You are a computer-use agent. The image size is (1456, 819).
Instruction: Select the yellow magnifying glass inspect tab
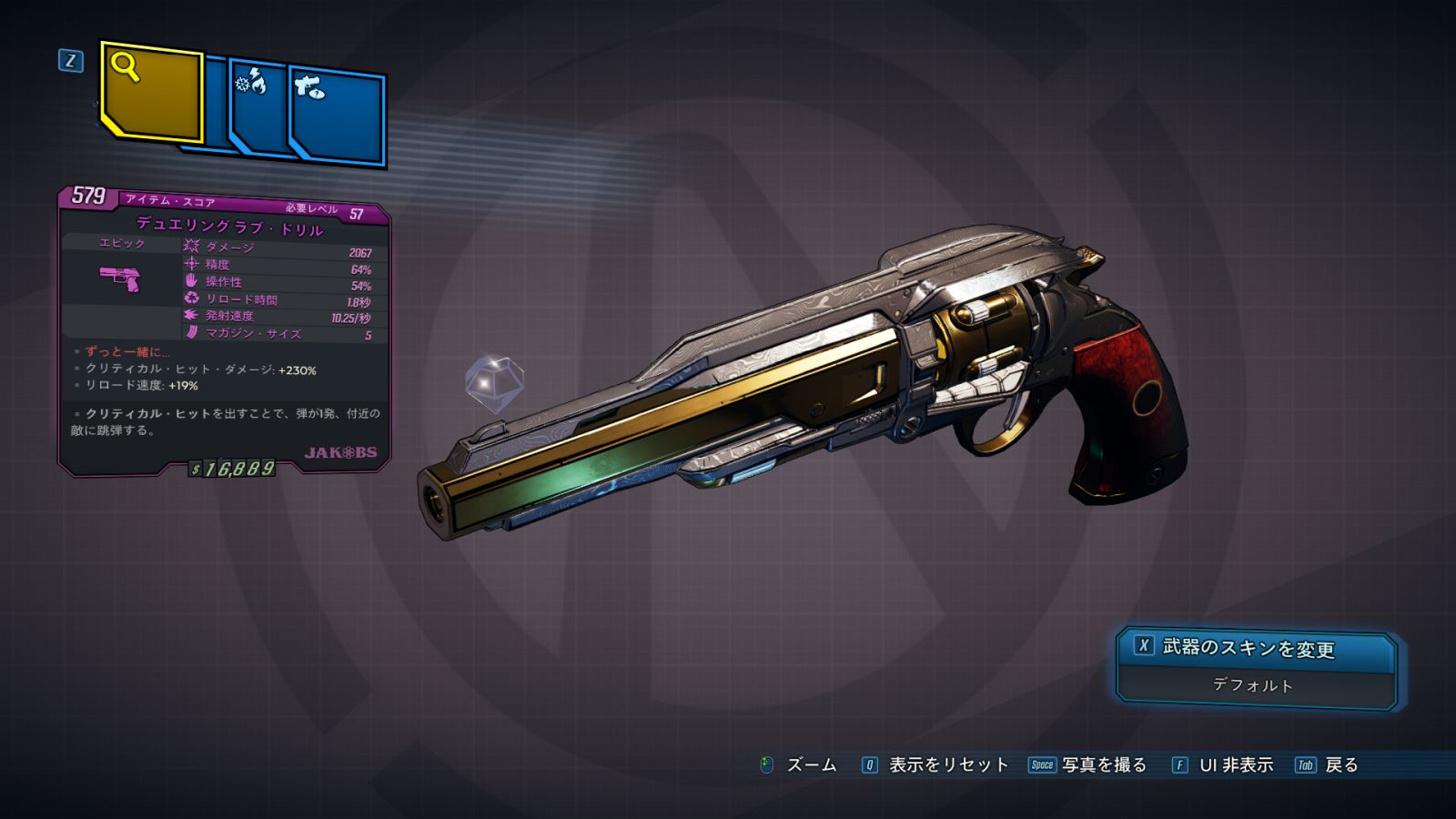click(x=151, y=93)
